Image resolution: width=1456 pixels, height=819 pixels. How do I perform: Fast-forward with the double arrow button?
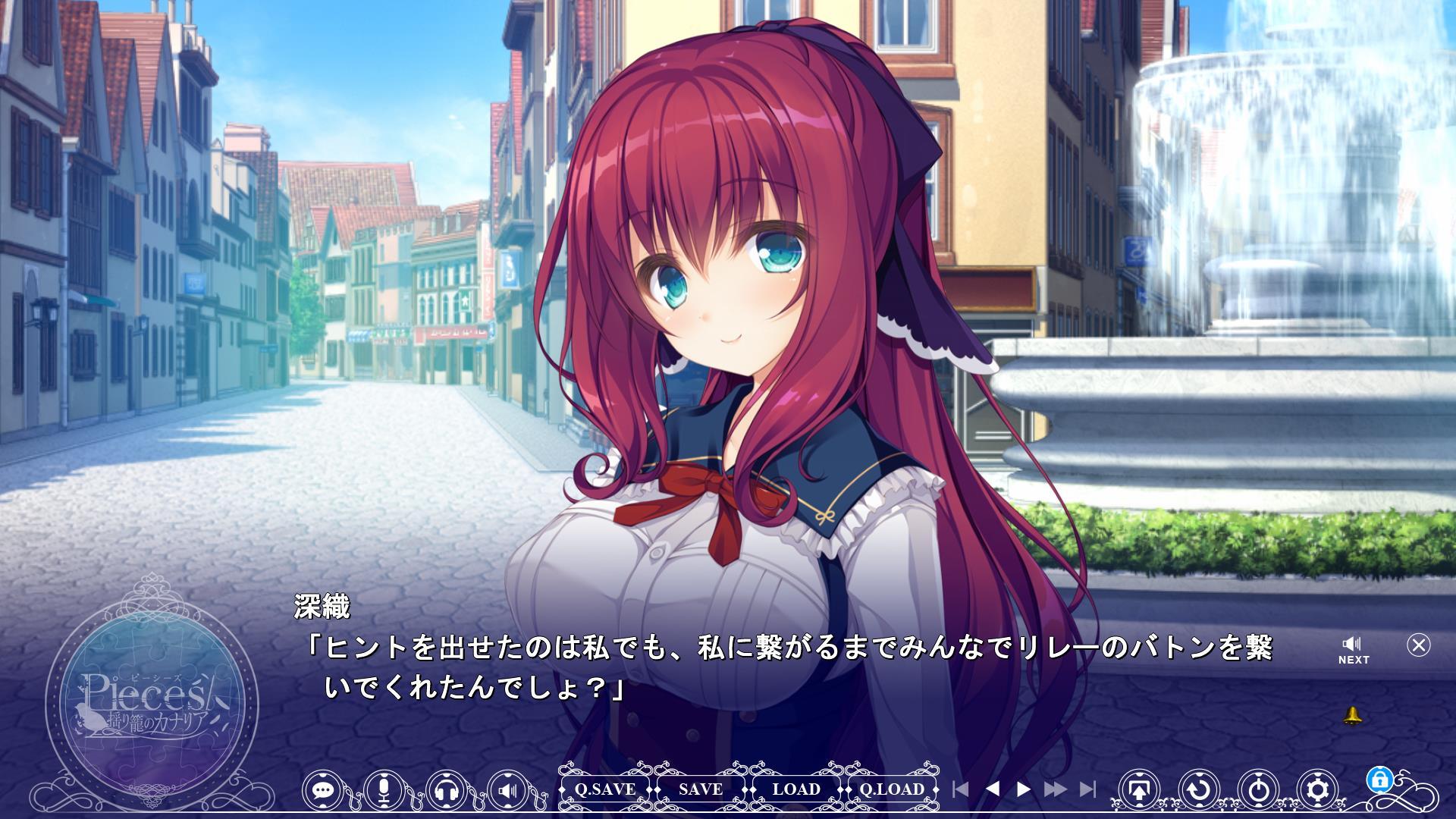coord(1055,789)
